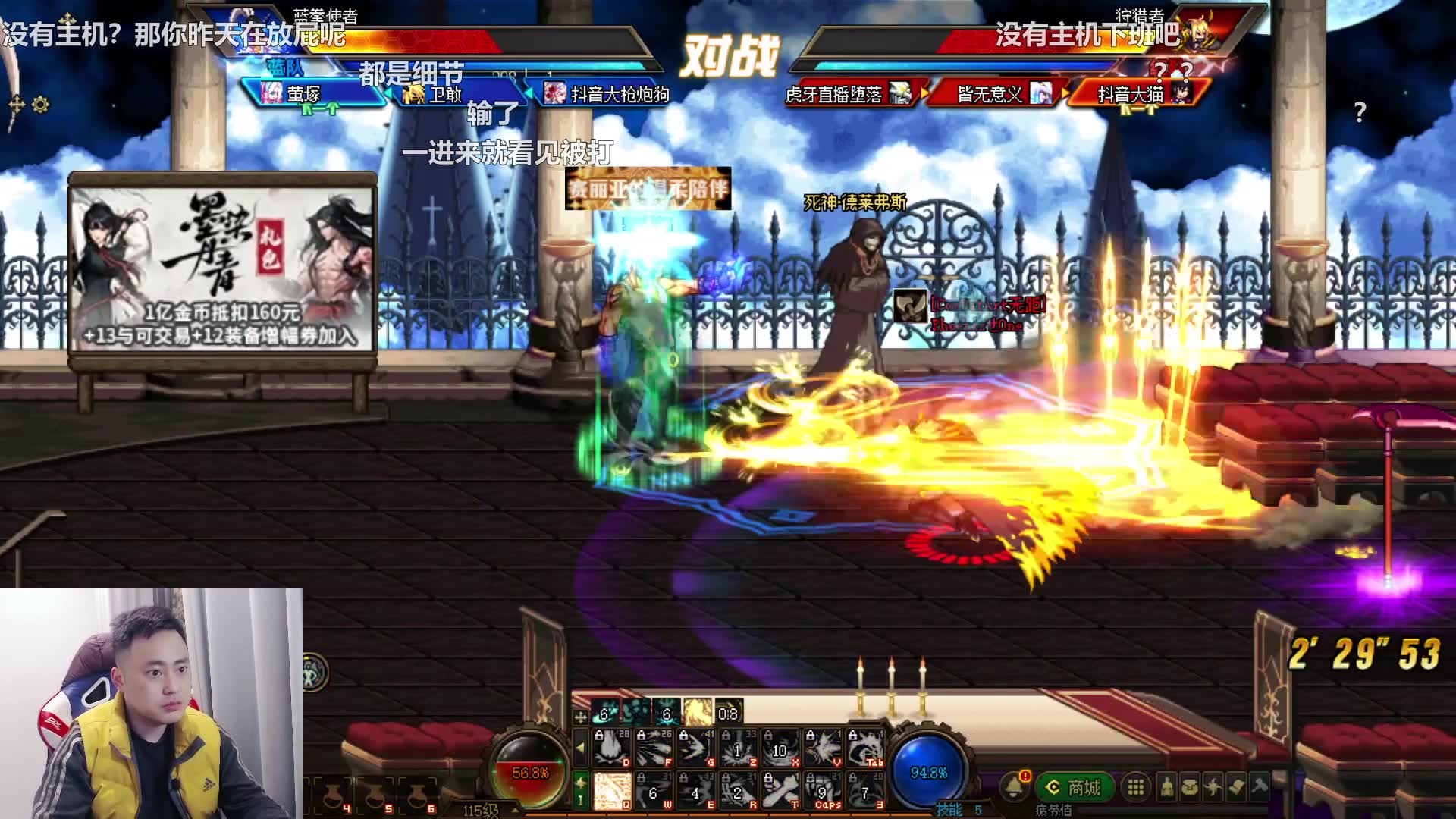Select red team player 抖音大猫
This screenshot has height=819, width=1456.
(1134, 94)
